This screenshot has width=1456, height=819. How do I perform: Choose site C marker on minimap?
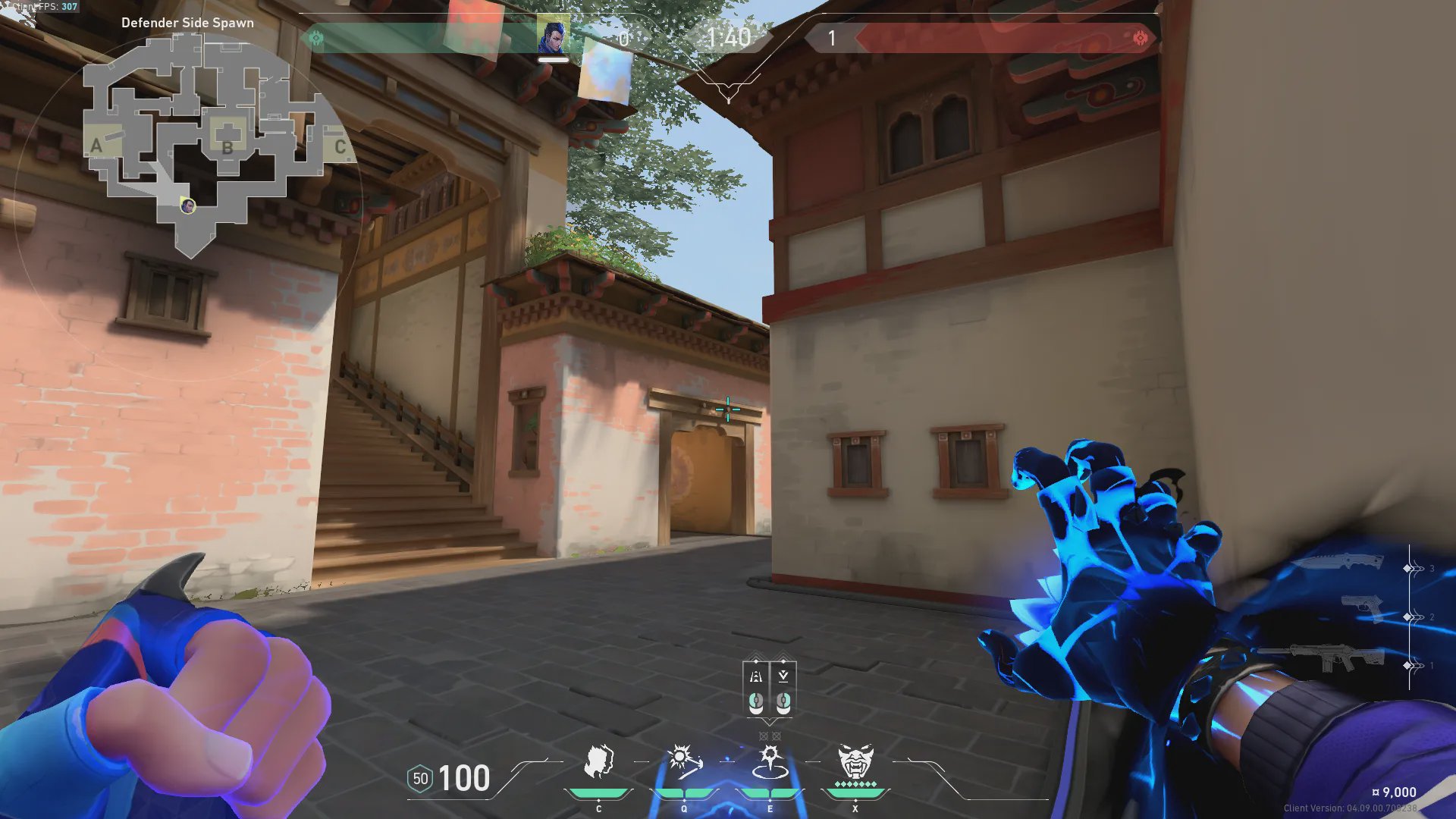point(340,146)
